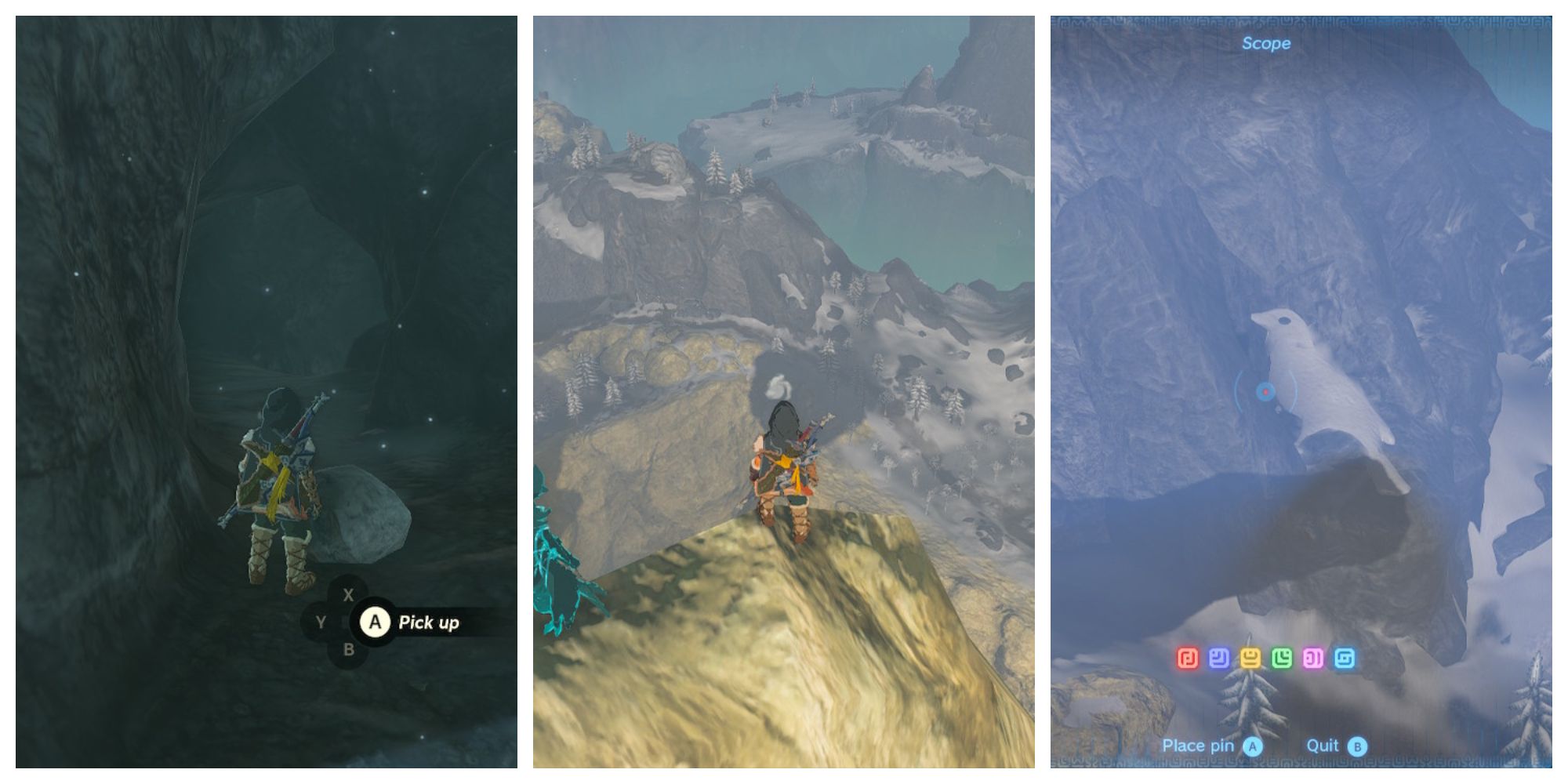Select the red pin marker icon
The height and width of the screenshot is (784, 1568).
[1189, 657]
